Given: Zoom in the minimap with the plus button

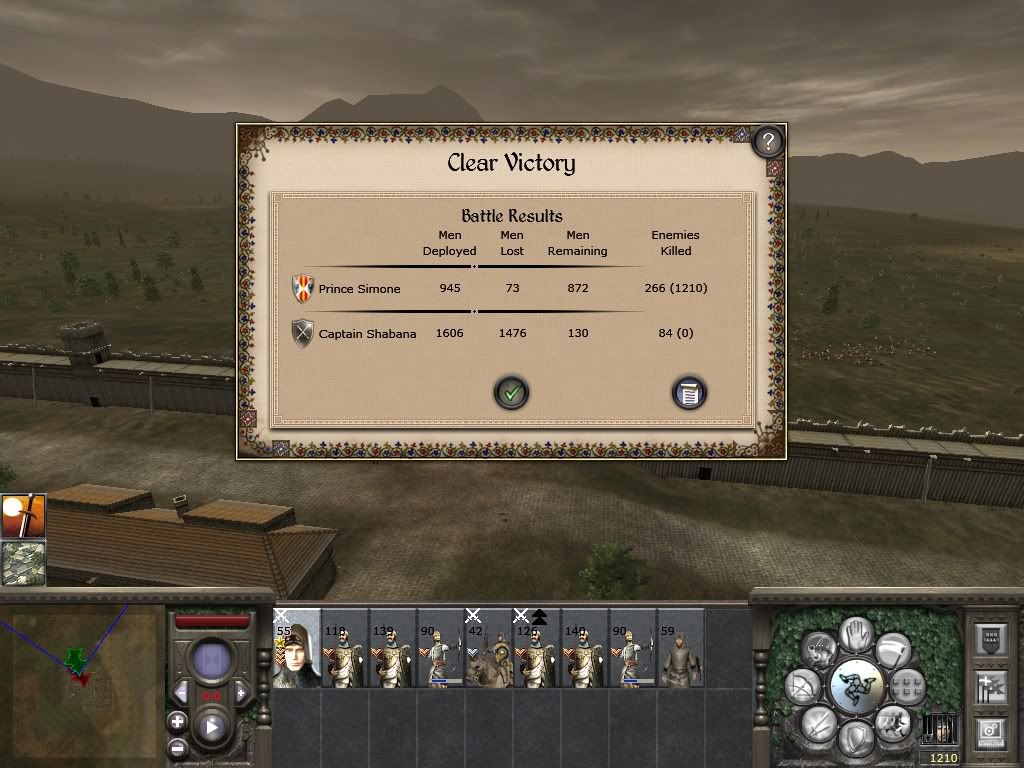Looking at the screenshot, I should click(x=177, y=721).
